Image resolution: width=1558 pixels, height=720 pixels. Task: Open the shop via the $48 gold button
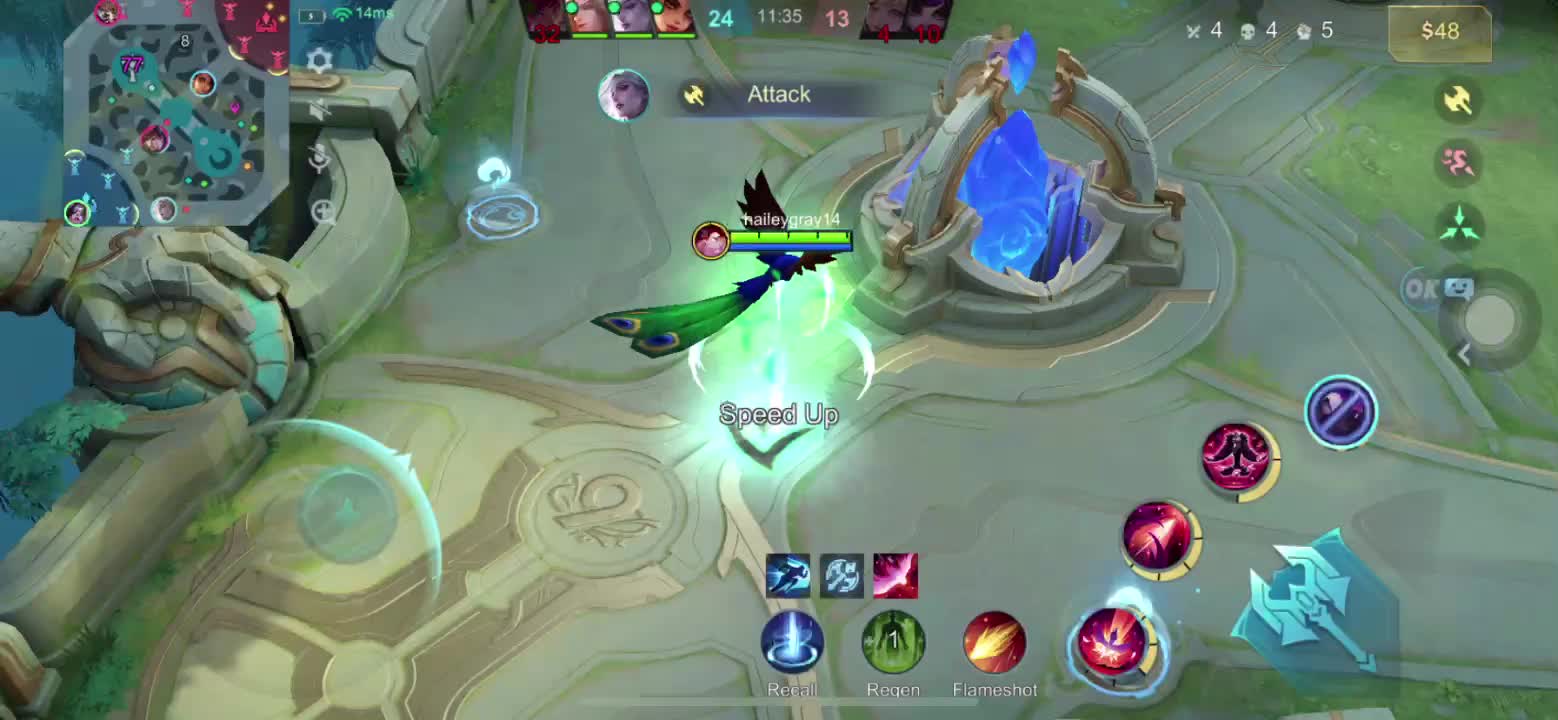pos(1440,31)
